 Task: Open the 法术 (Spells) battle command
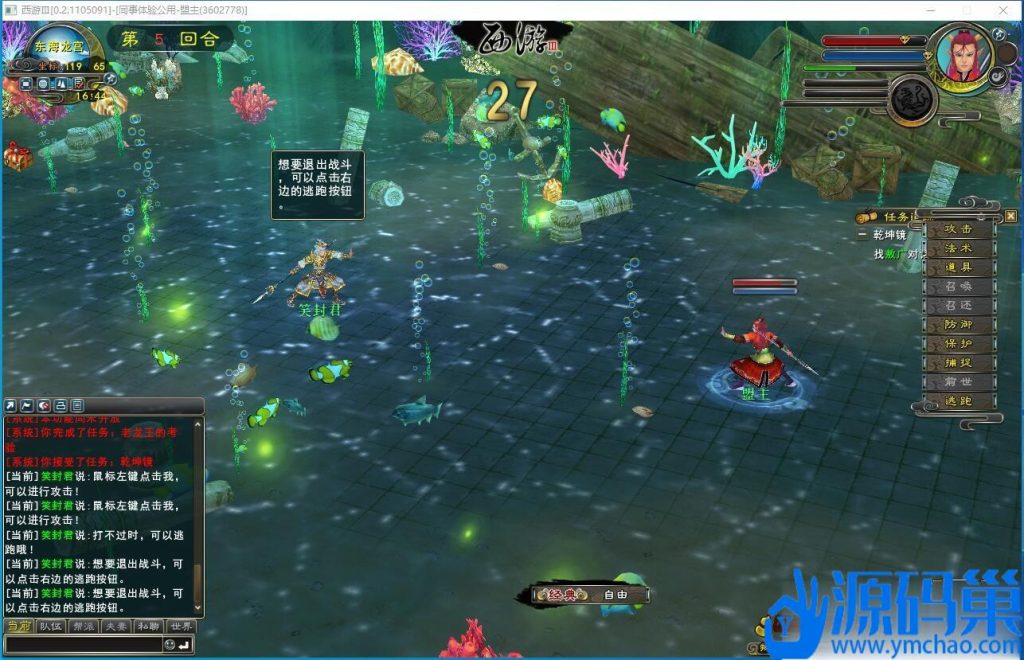(958, 248)
